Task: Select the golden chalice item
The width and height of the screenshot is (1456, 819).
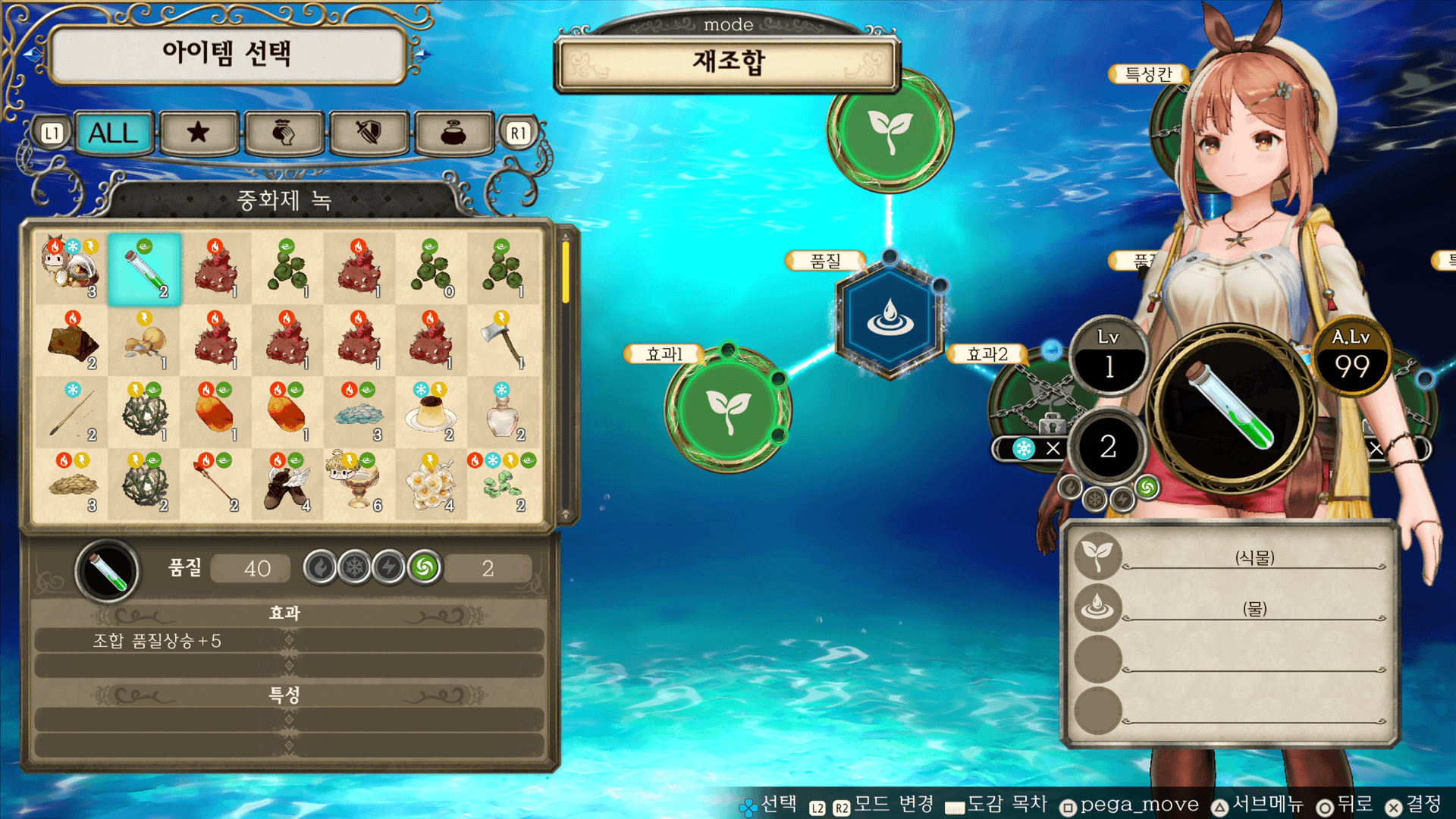Action: [x=358, y=484]
